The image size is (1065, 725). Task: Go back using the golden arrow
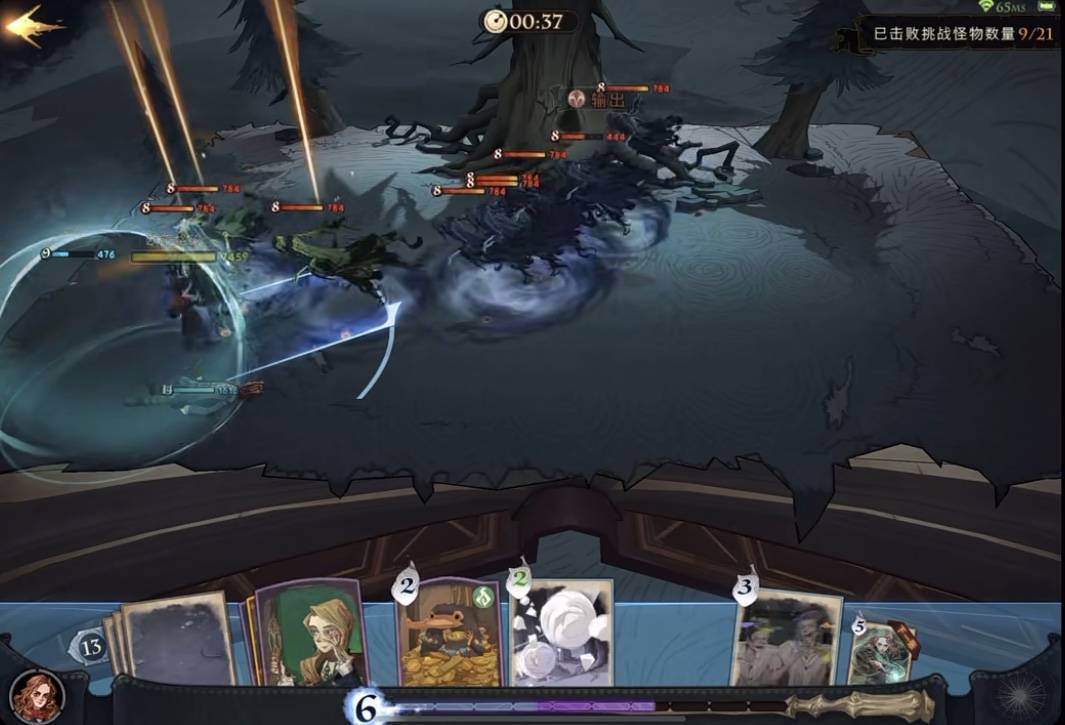pyautogui.click(x=32, y=26)
